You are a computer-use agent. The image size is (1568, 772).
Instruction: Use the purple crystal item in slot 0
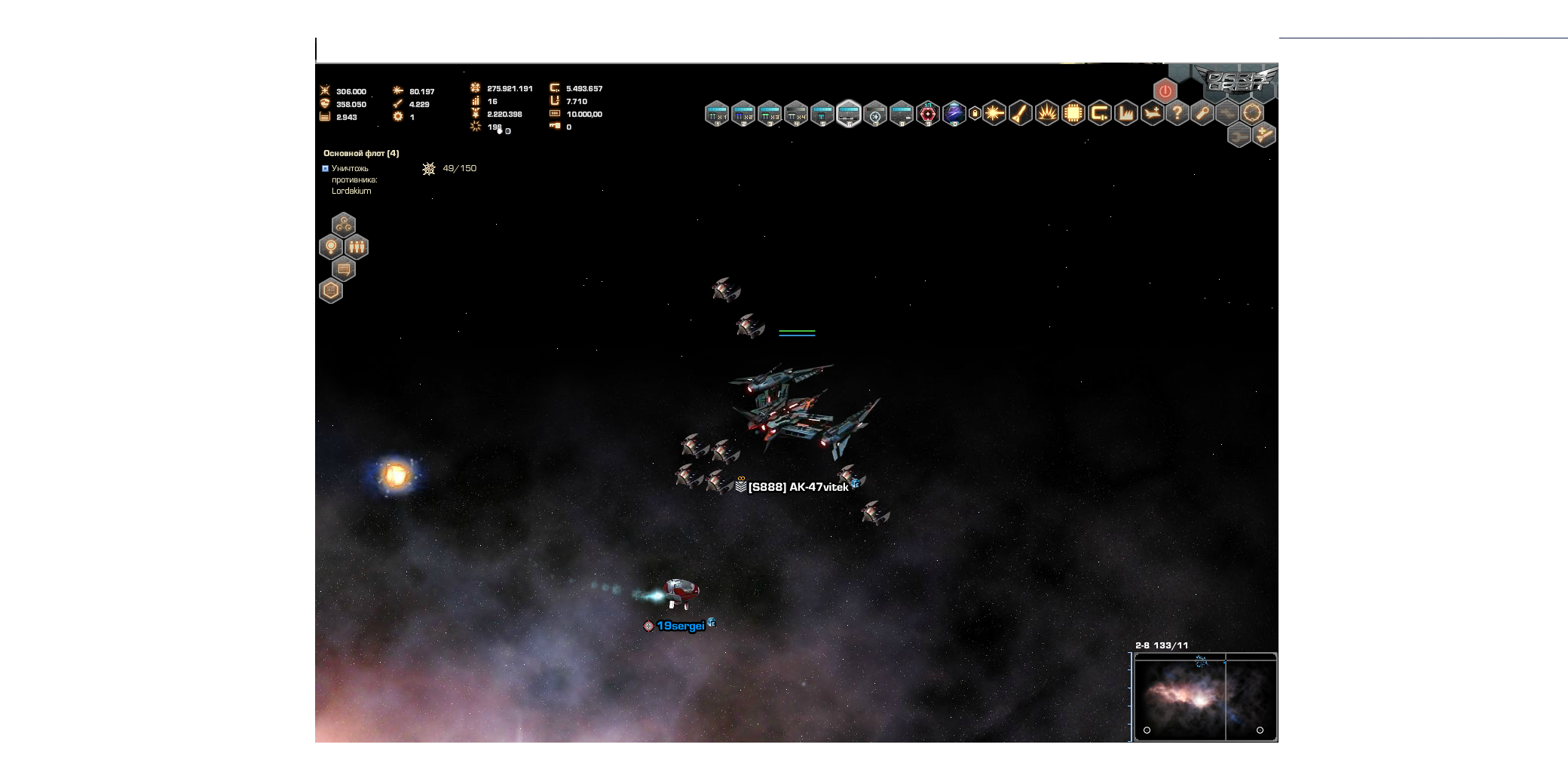[x=954, y=114]
